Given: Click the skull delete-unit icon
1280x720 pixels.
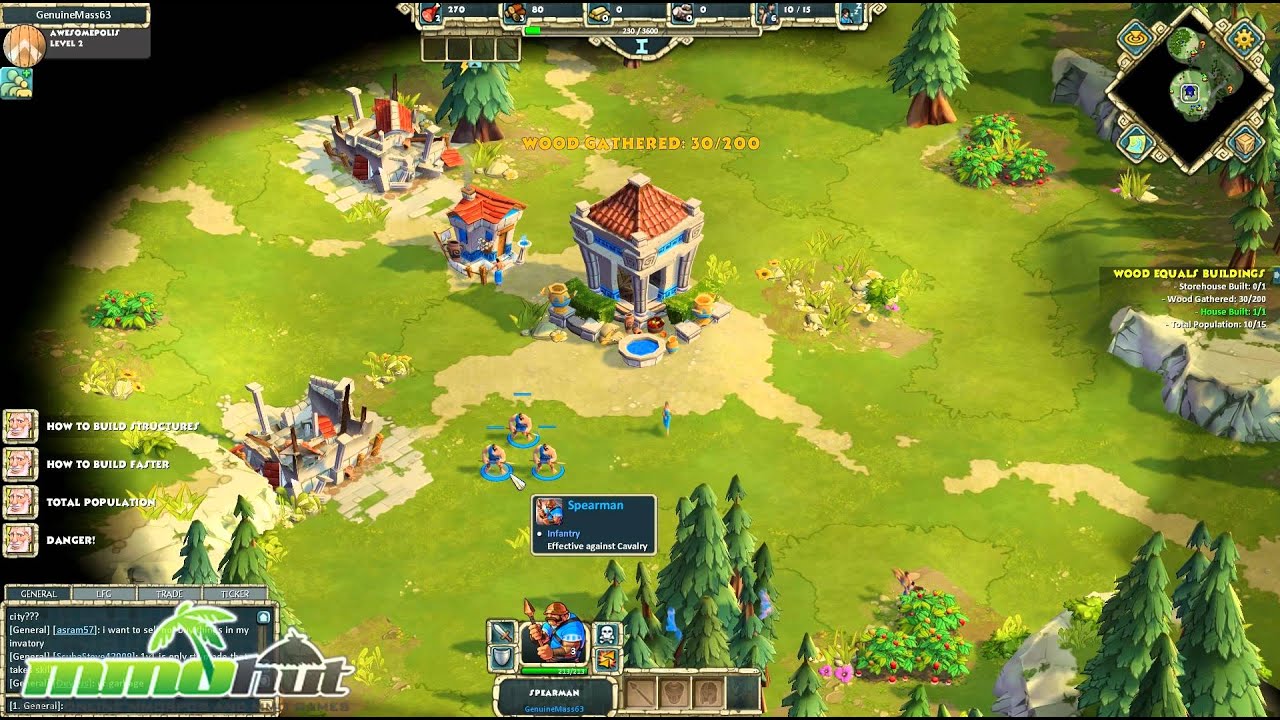Looking at the screenshot, I should (x=607, y=633).
